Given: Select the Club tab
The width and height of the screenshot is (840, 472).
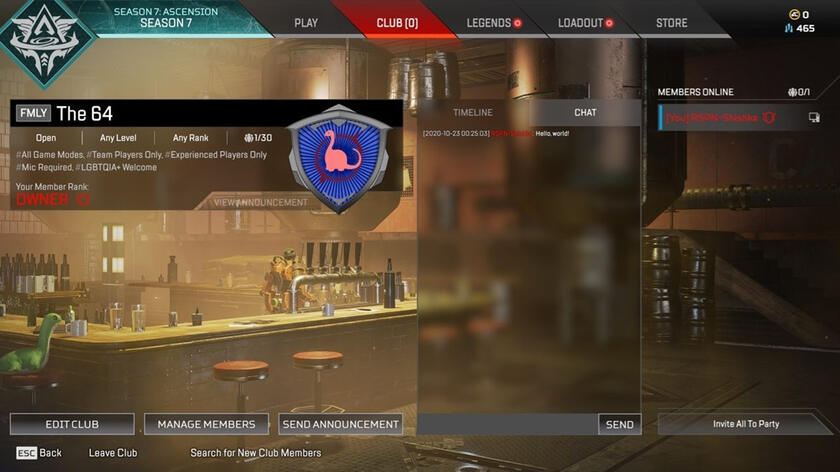Looking at the screenshot, I should tap(397, 23).
